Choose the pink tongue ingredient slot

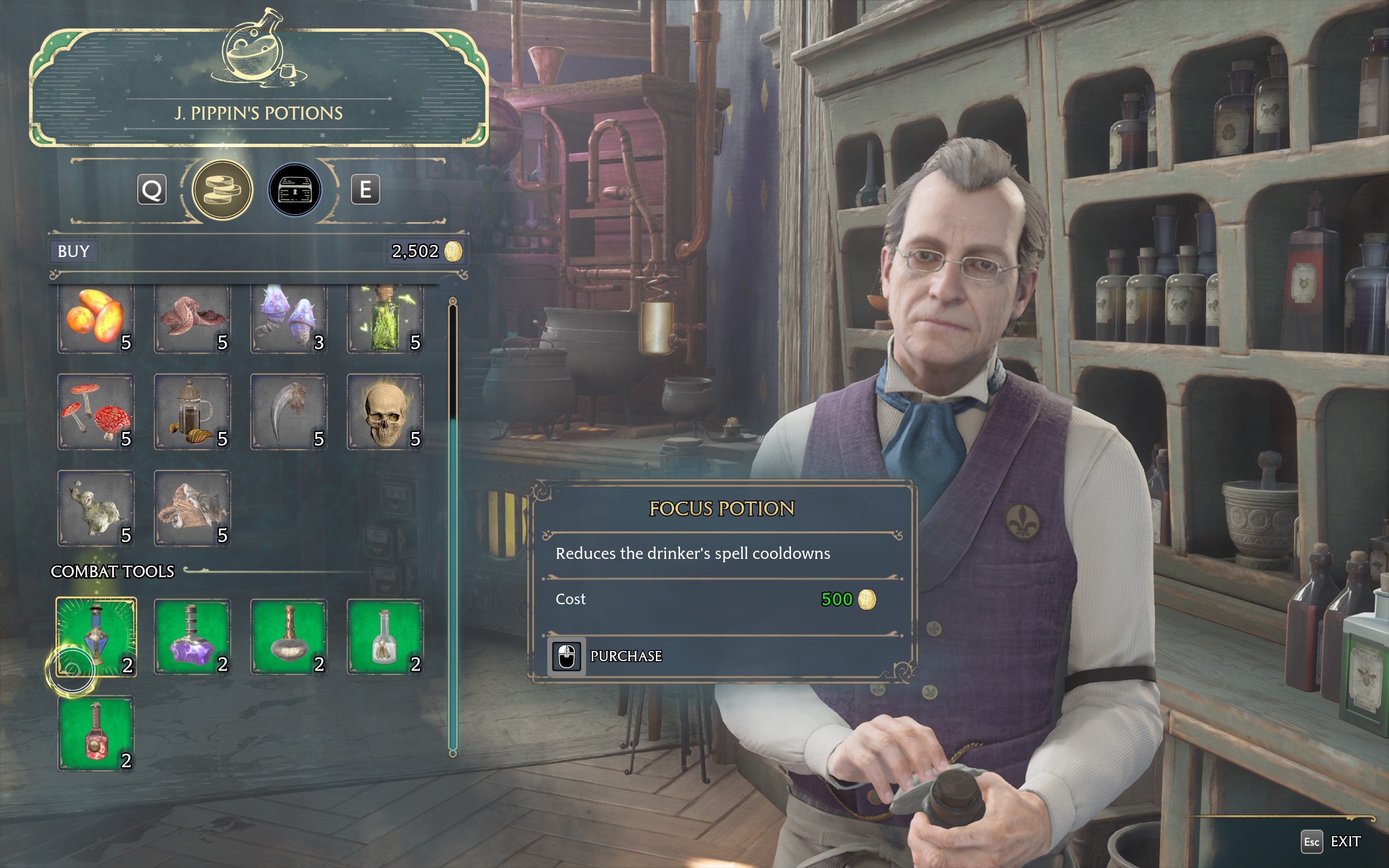pyautogui.click(x=192, y=317)
